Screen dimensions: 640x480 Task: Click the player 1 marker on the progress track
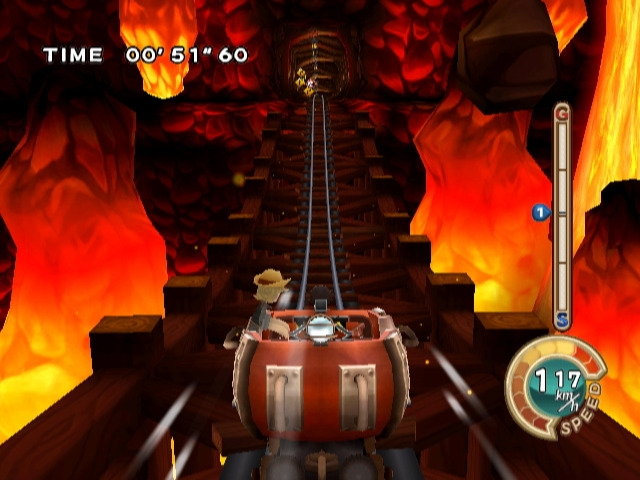point(541,212)
